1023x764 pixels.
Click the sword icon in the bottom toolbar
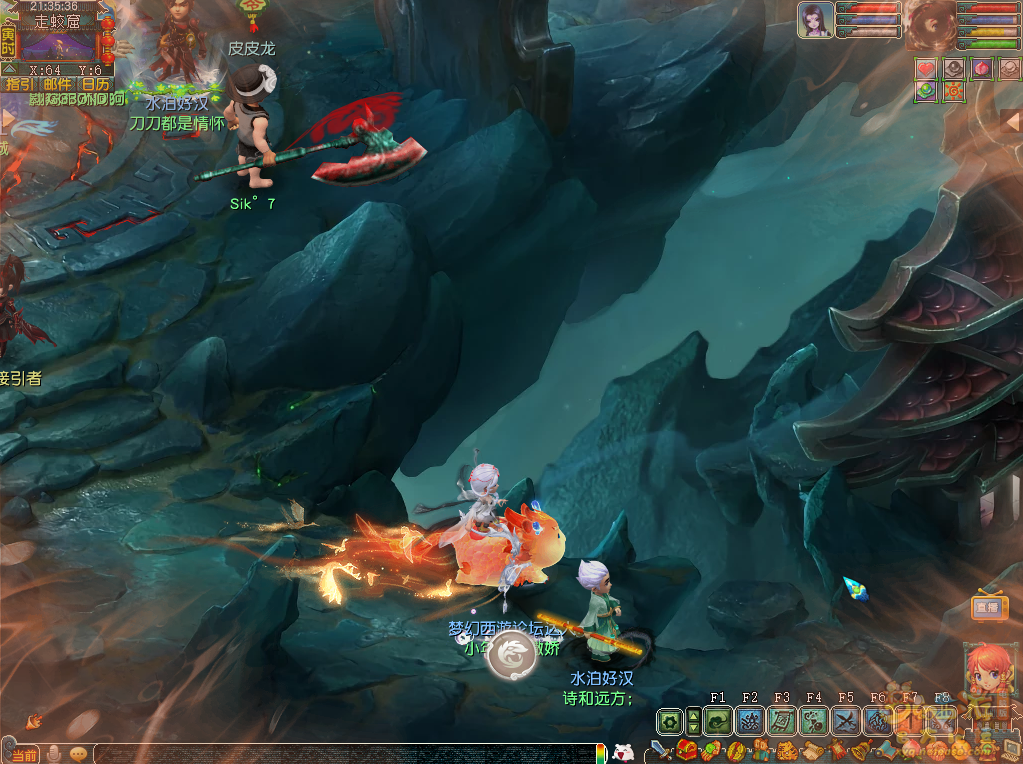659,750
